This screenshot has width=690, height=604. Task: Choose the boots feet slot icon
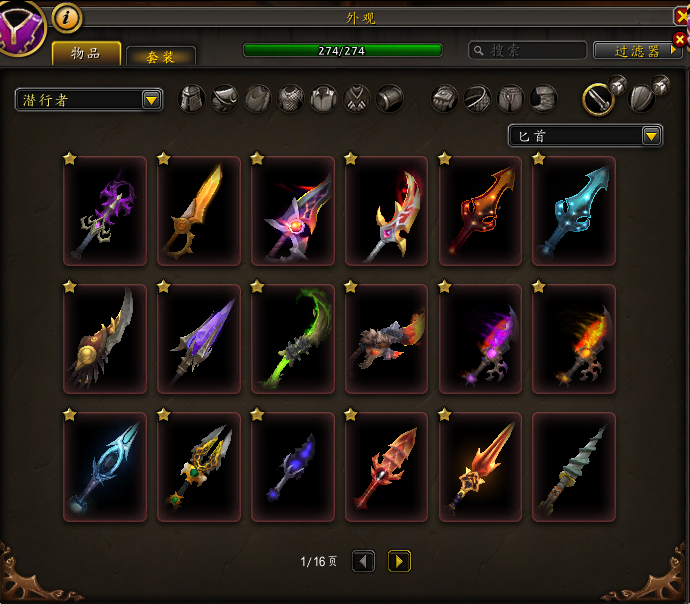[543, 98]
